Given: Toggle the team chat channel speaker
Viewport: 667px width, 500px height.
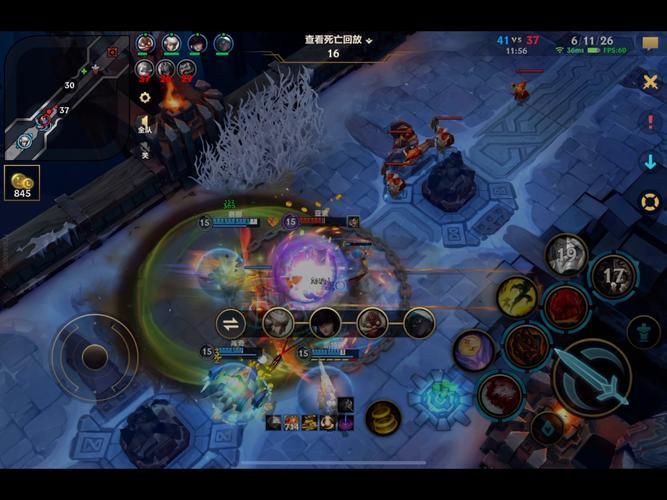Looking at the screenshot, I should tap(145, 123).
